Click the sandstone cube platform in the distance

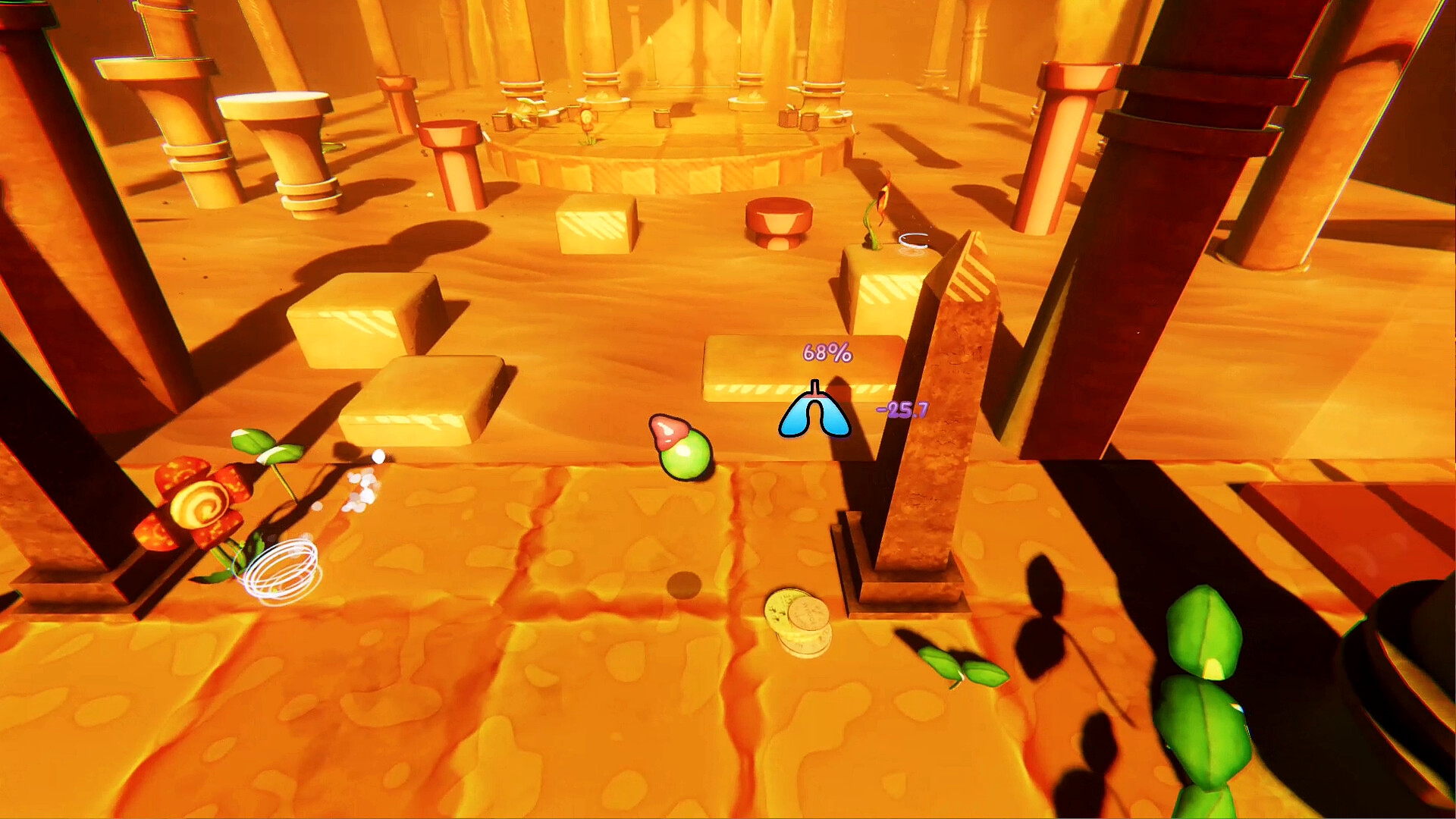point(595,227)
